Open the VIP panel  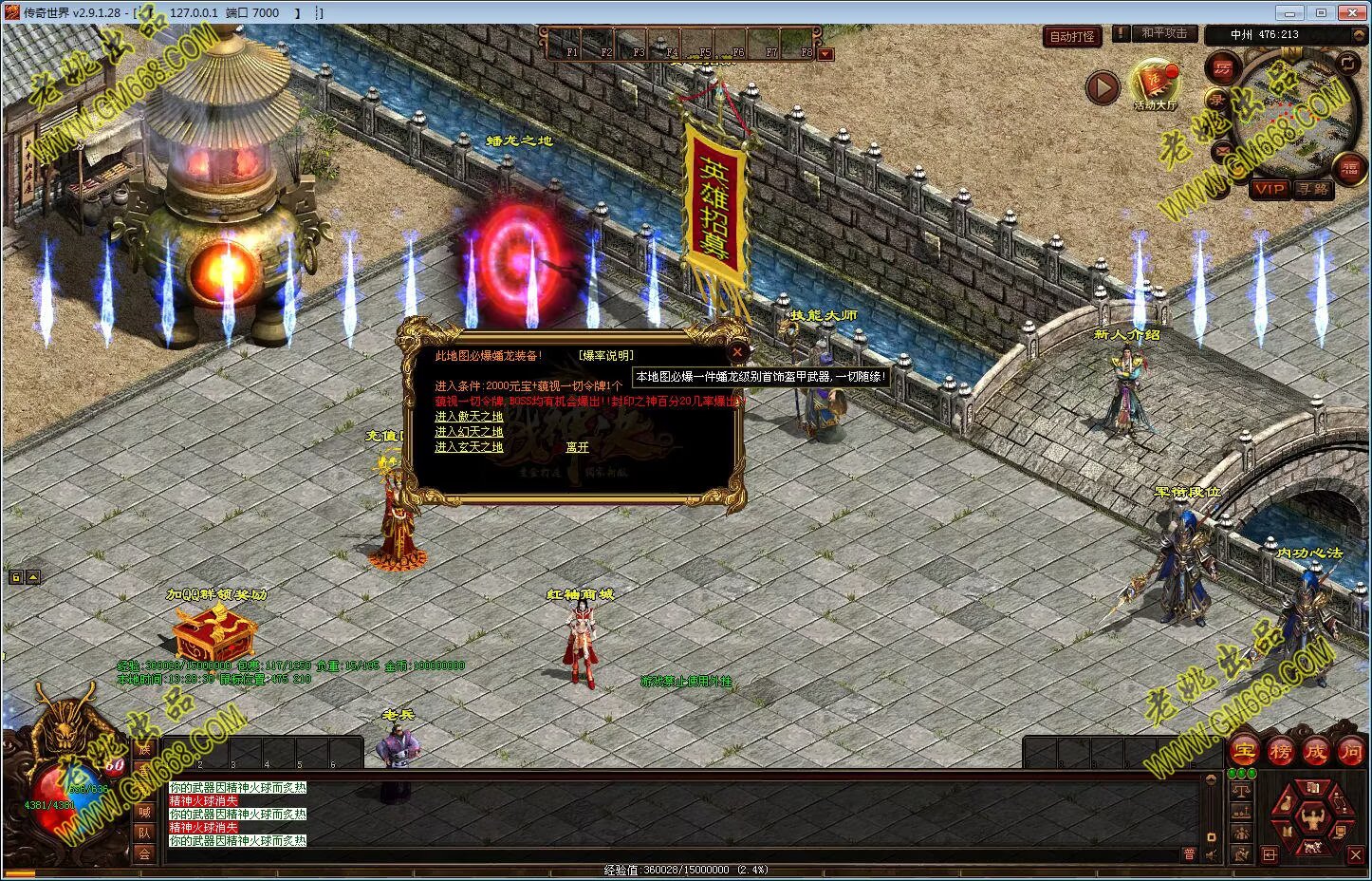1269,189
